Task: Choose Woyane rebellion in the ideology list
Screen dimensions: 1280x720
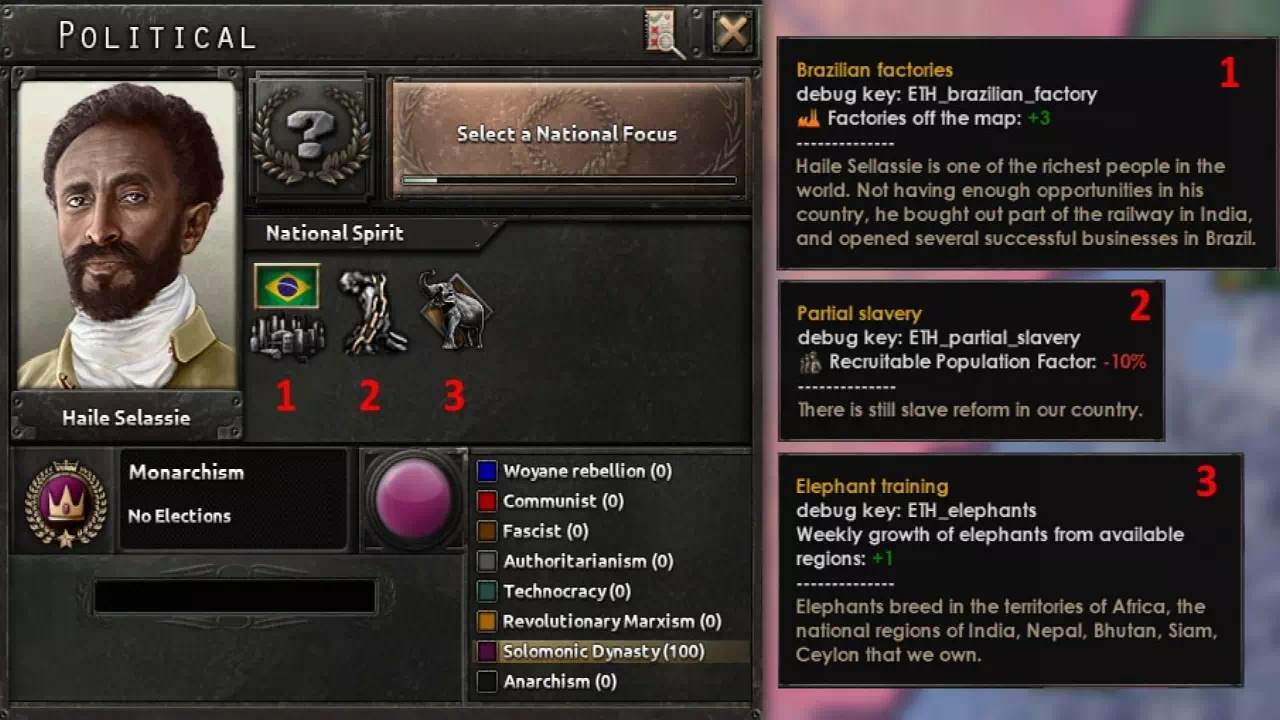Action: click(586, 471)
